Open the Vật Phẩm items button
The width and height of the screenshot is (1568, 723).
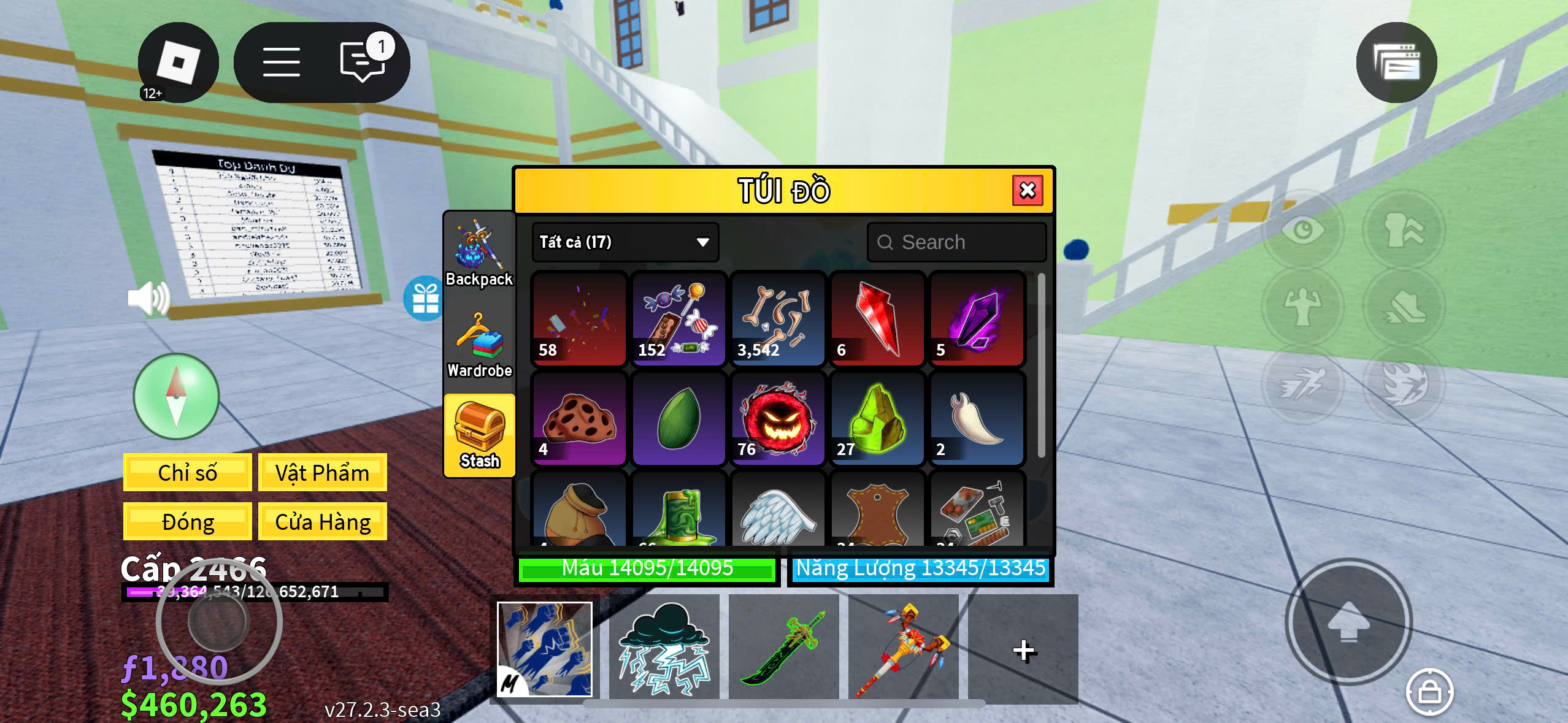coord(322,473)
